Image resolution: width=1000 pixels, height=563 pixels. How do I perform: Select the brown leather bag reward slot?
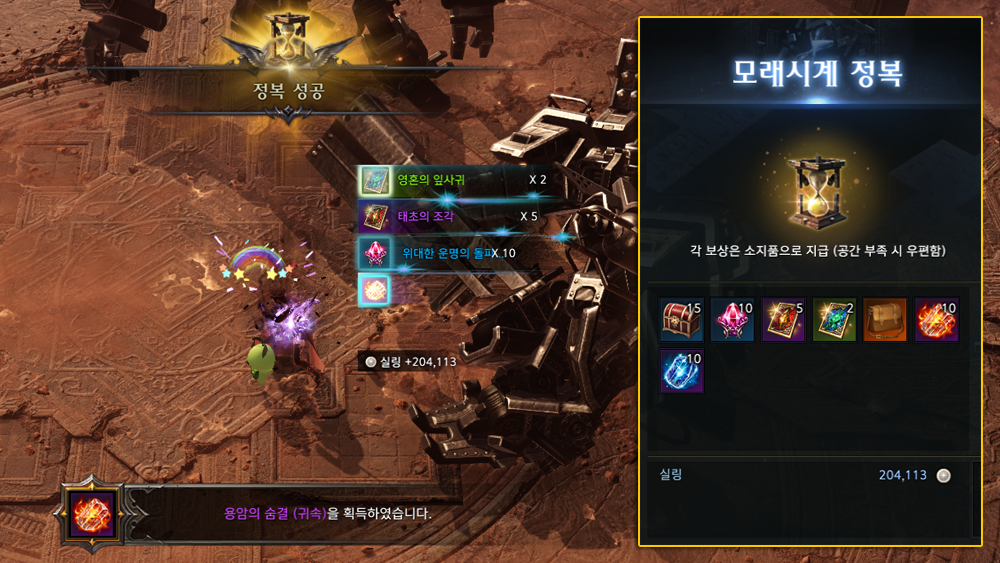886,320
